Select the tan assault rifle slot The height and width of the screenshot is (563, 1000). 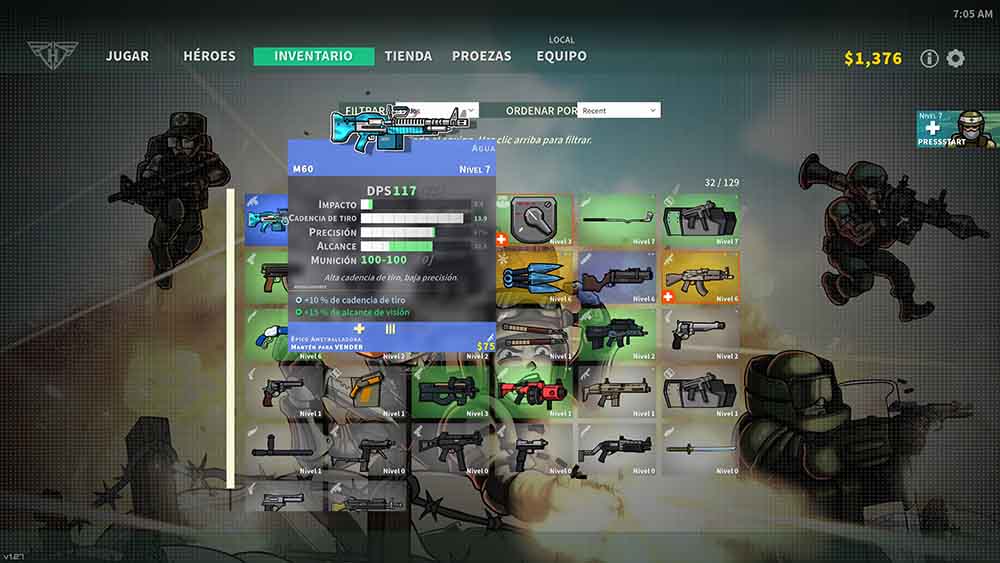tap(618, 390)
